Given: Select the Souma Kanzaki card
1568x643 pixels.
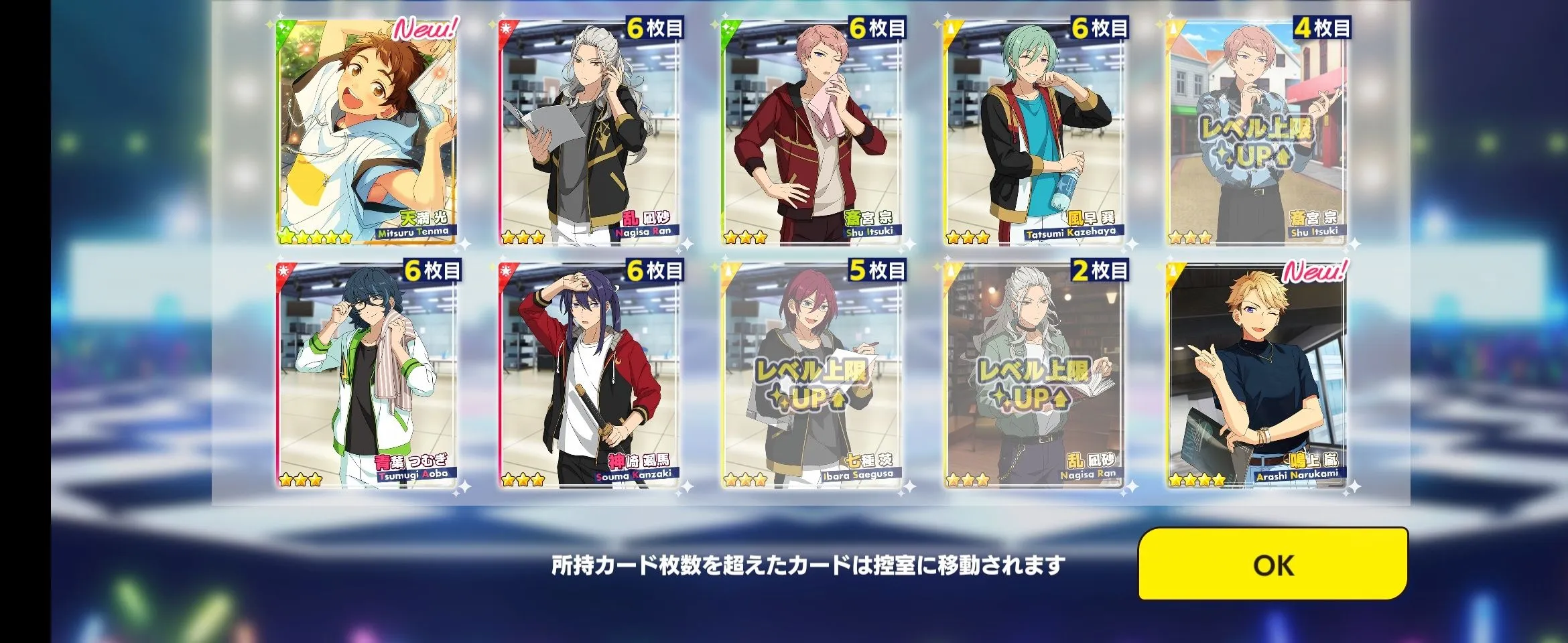Looking at the screenshot, I should coord(589,375).
